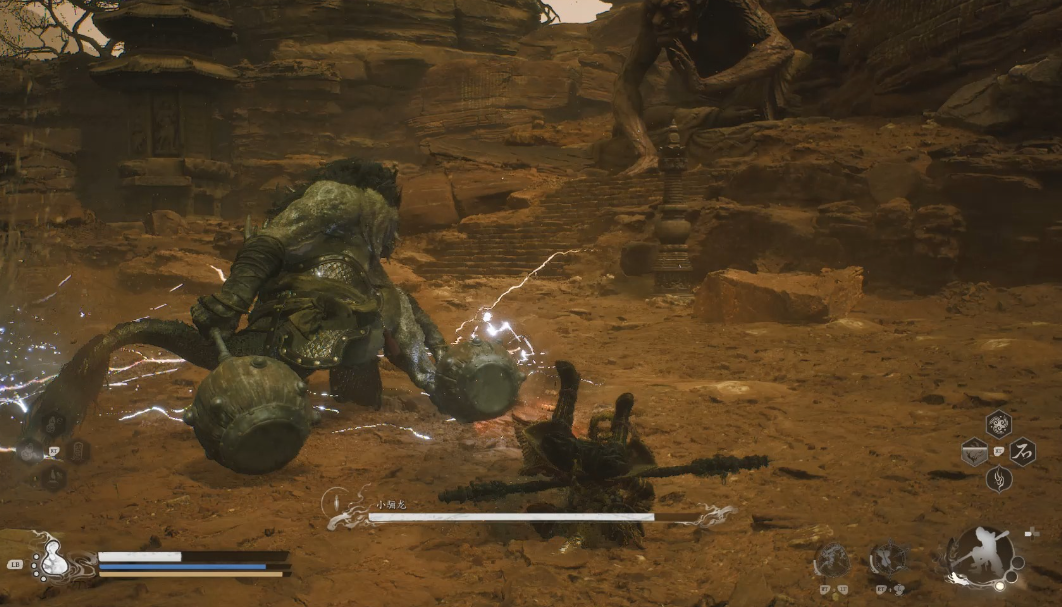The height and width of the screenshot is (607, 1062).
Task: Select the faint tablet item hexagon
Action: click(77, 451)
